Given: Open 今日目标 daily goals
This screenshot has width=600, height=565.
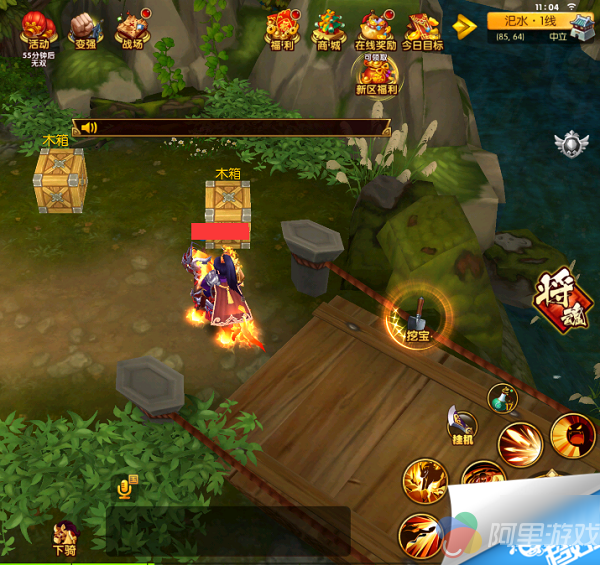Looking at the screenshot, I should [421, 29].
